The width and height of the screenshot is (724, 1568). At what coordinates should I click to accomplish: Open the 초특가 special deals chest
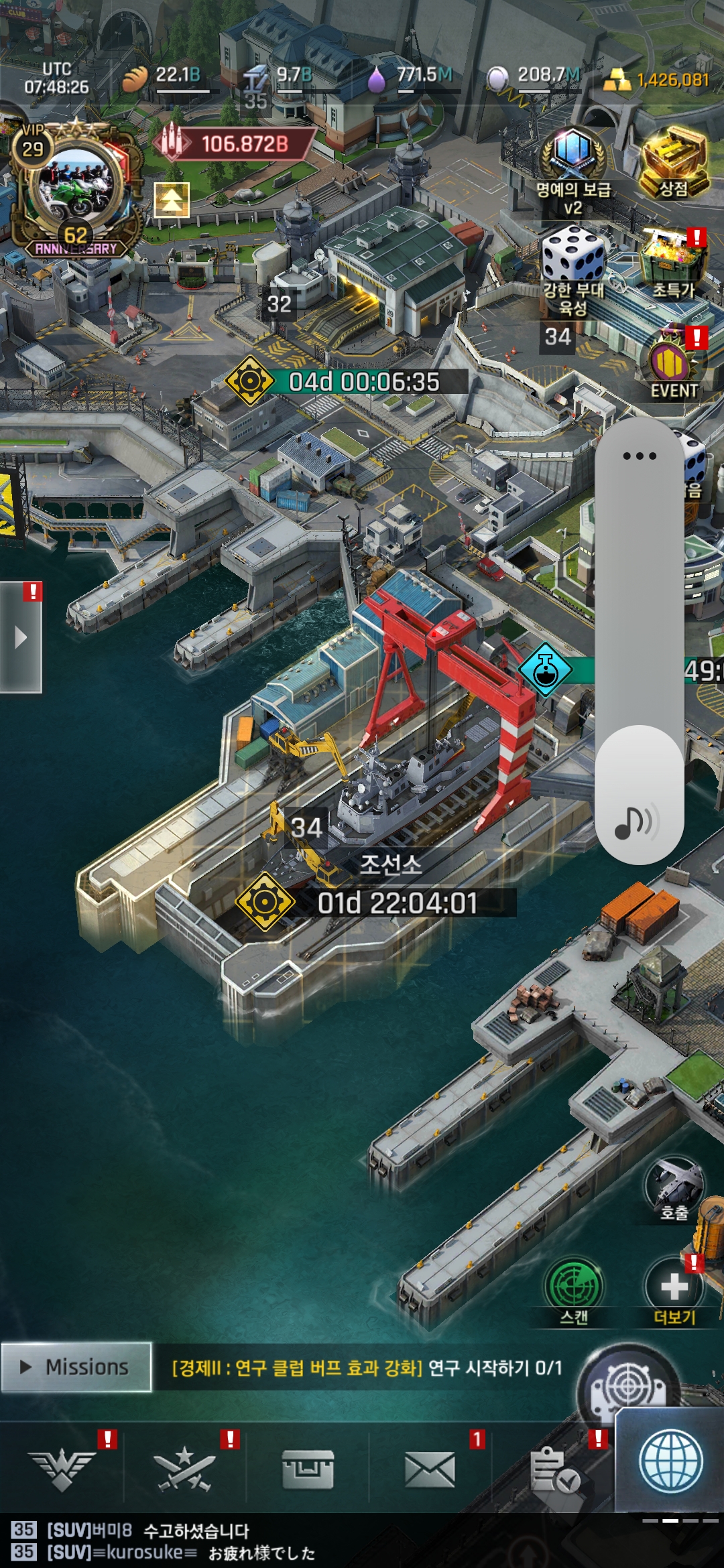click(674, 263)
